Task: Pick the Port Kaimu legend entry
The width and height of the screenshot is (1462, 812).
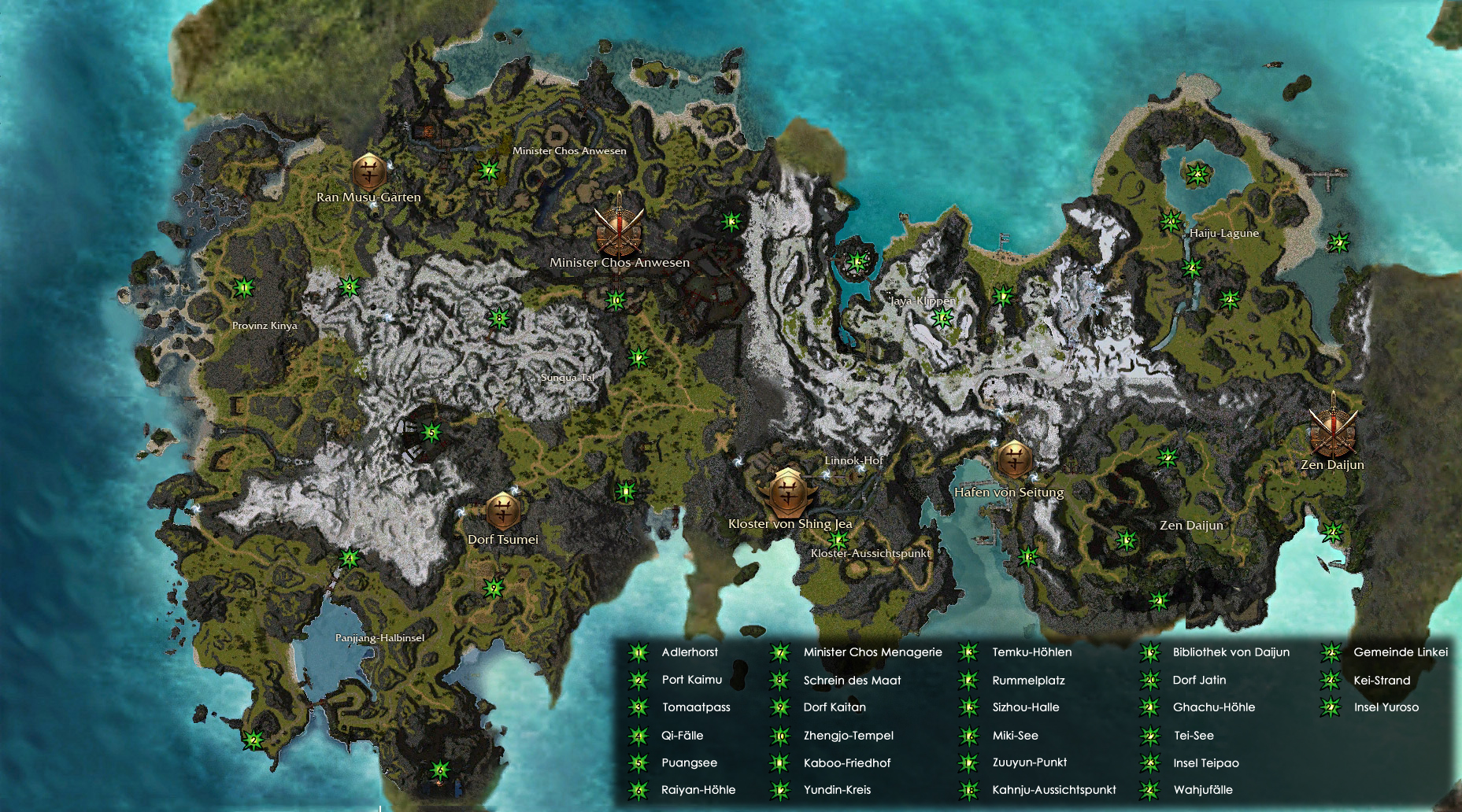Action: click(691, 680)
